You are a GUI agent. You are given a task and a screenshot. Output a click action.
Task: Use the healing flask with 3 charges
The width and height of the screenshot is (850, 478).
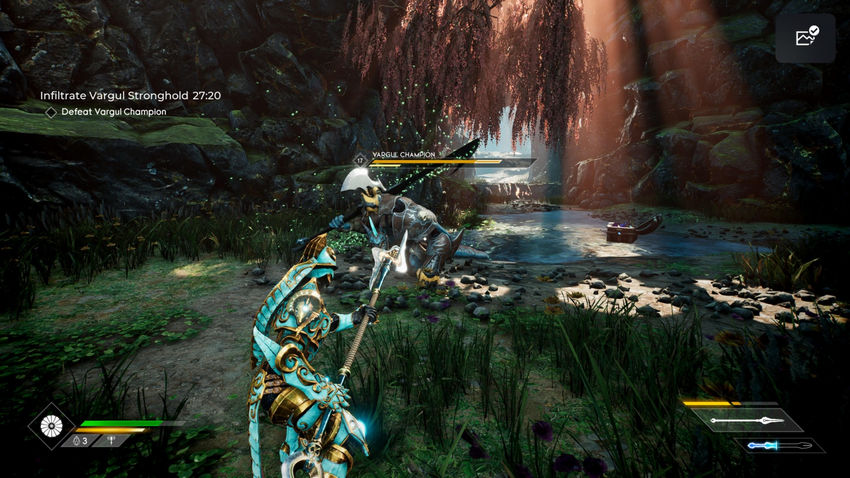point(79,441)
